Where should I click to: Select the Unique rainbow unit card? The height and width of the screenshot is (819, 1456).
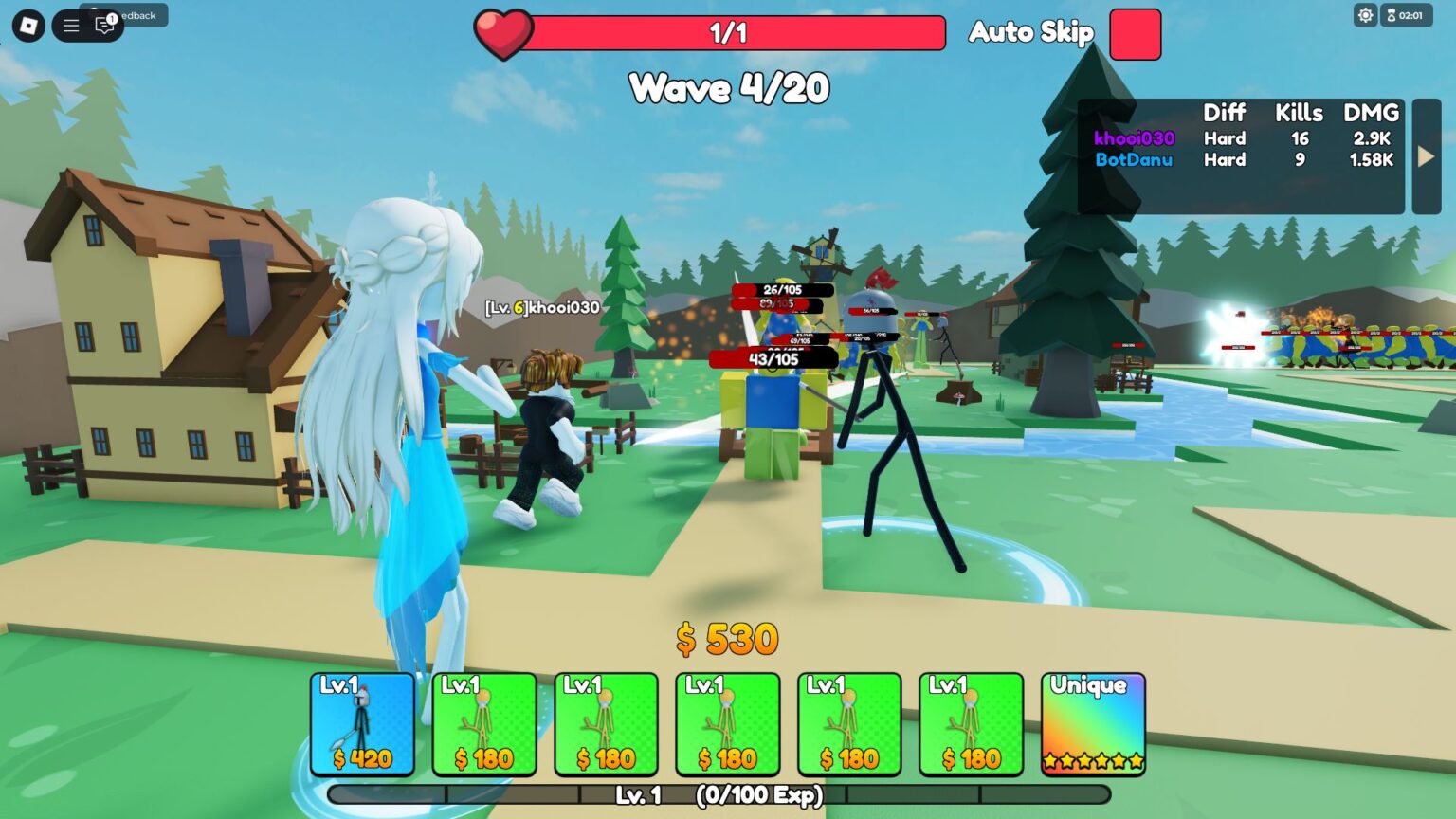coord(1092,723)
